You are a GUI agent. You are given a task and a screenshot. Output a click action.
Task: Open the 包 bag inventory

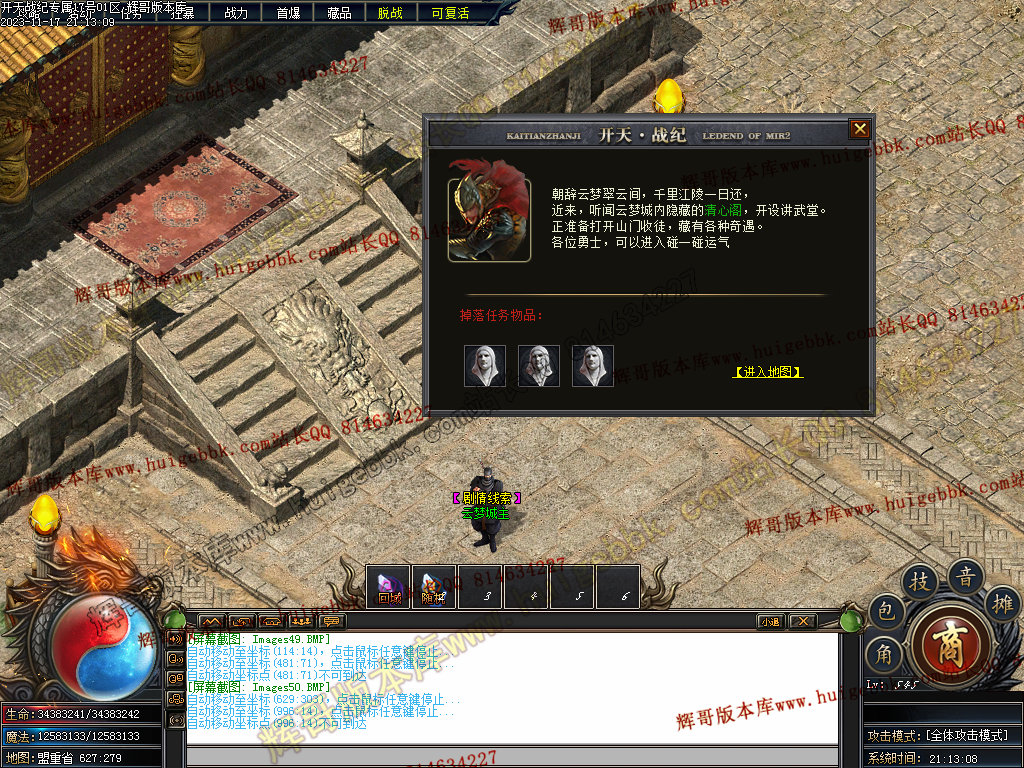click(885, 611)
